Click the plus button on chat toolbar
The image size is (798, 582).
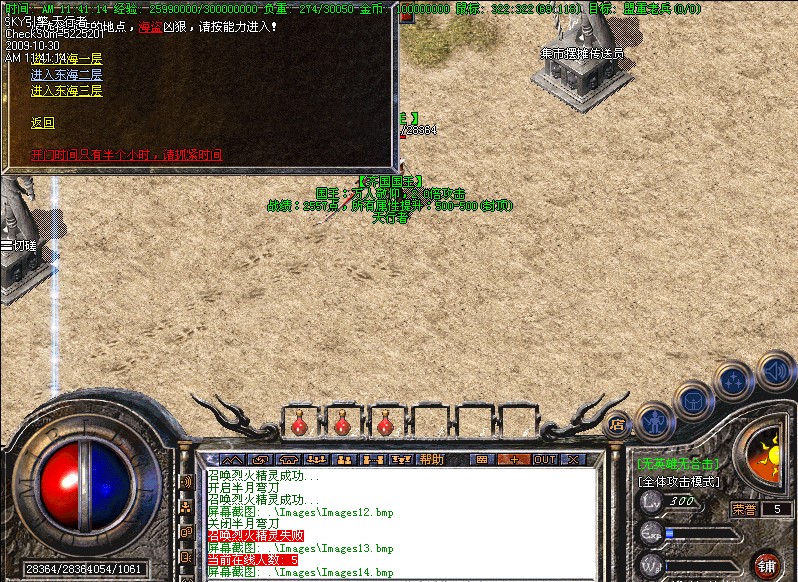(514, 459)
